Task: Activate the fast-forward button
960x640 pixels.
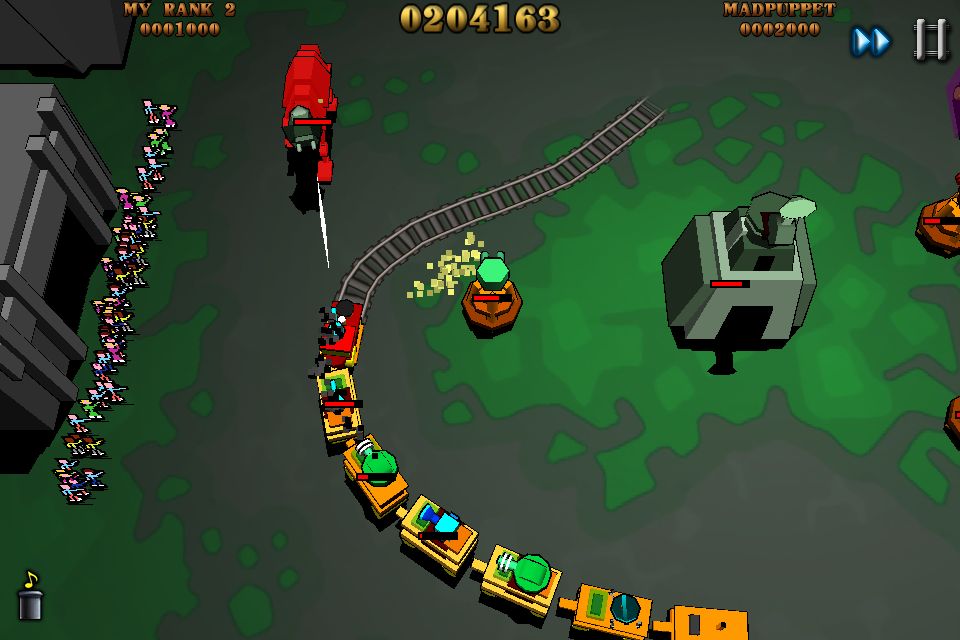Action: (870, 41)
